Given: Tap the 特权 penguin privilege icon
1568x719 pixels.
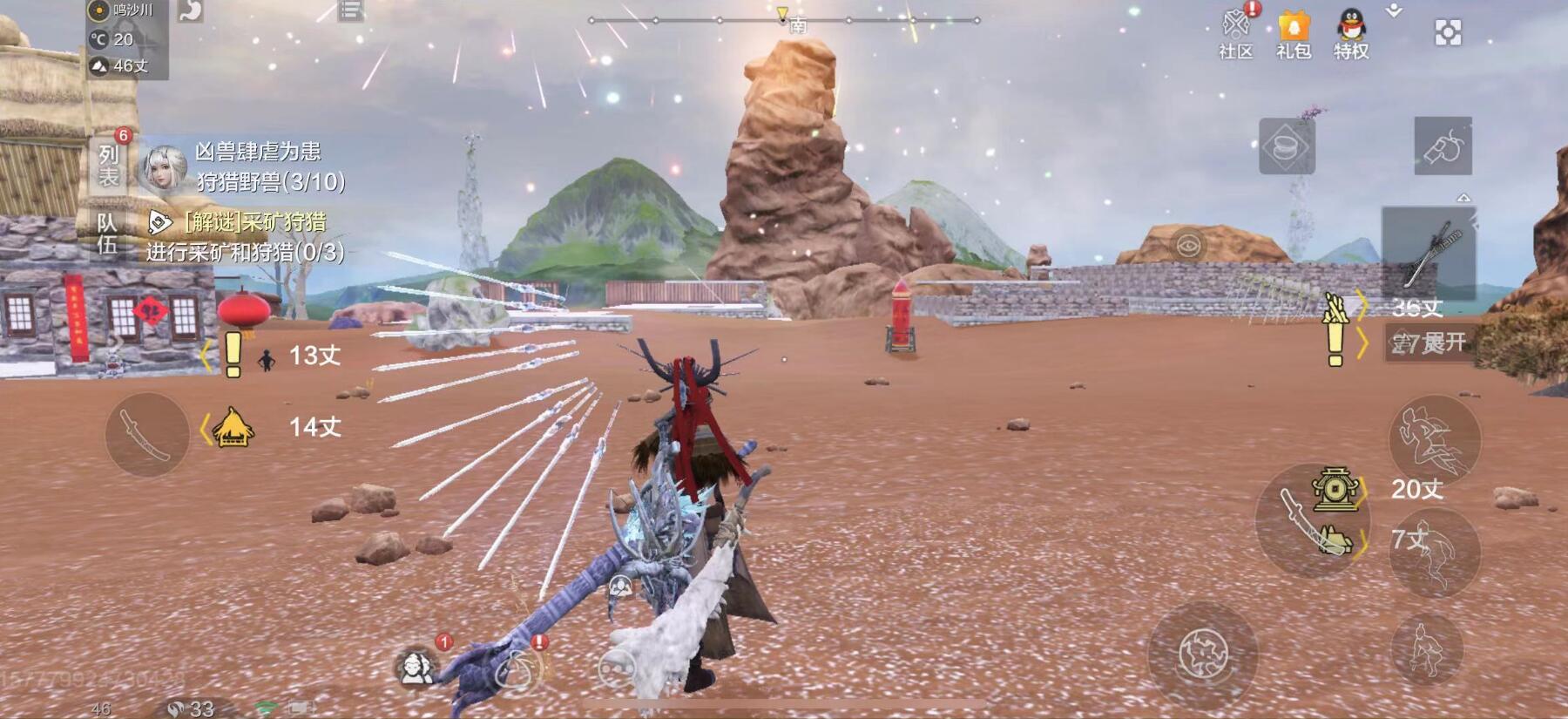Looking at the screenshot, I should click(1351, 33).
